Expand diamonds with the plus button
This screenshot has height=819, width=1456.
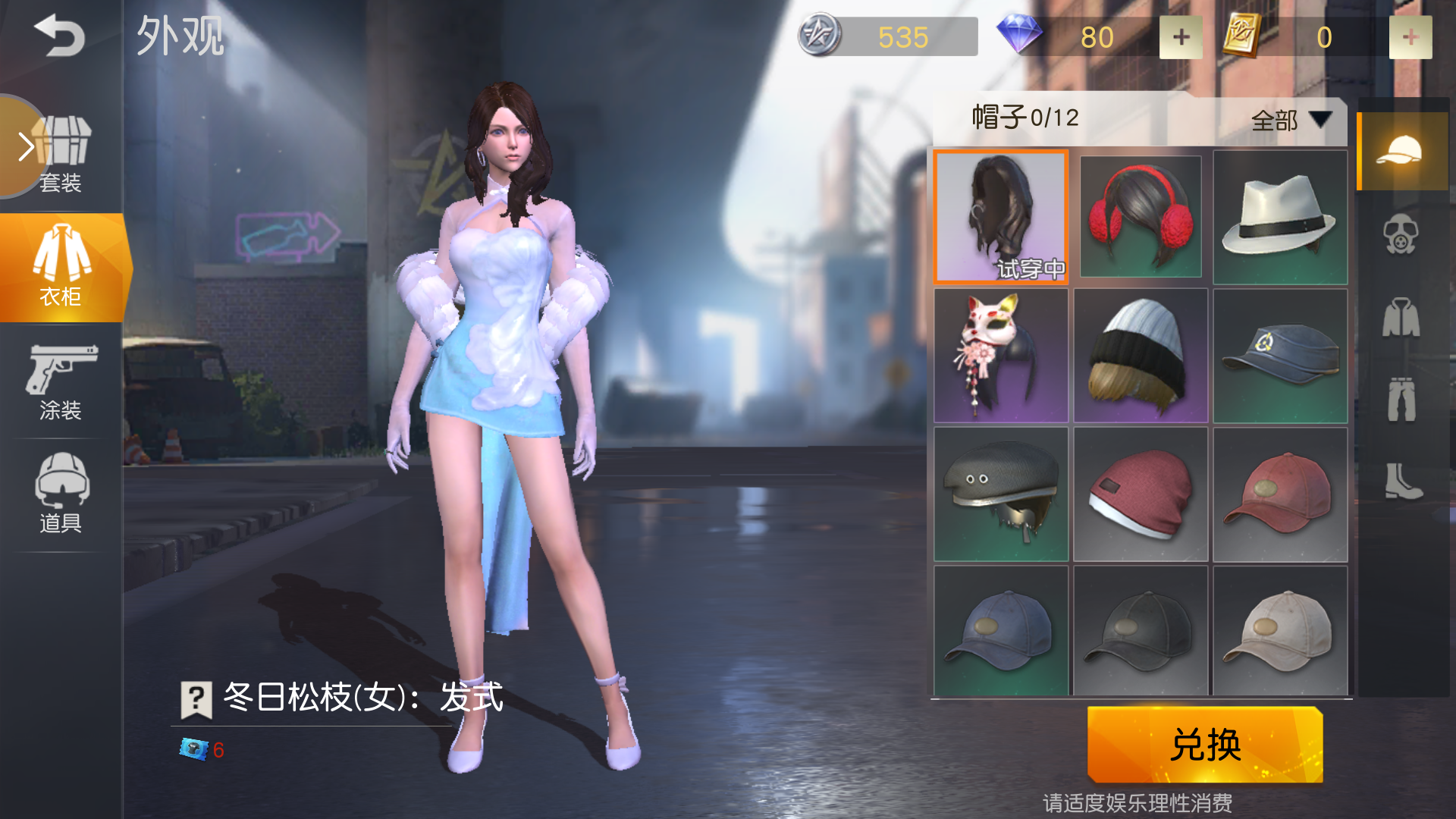(x=1180, y=36)
